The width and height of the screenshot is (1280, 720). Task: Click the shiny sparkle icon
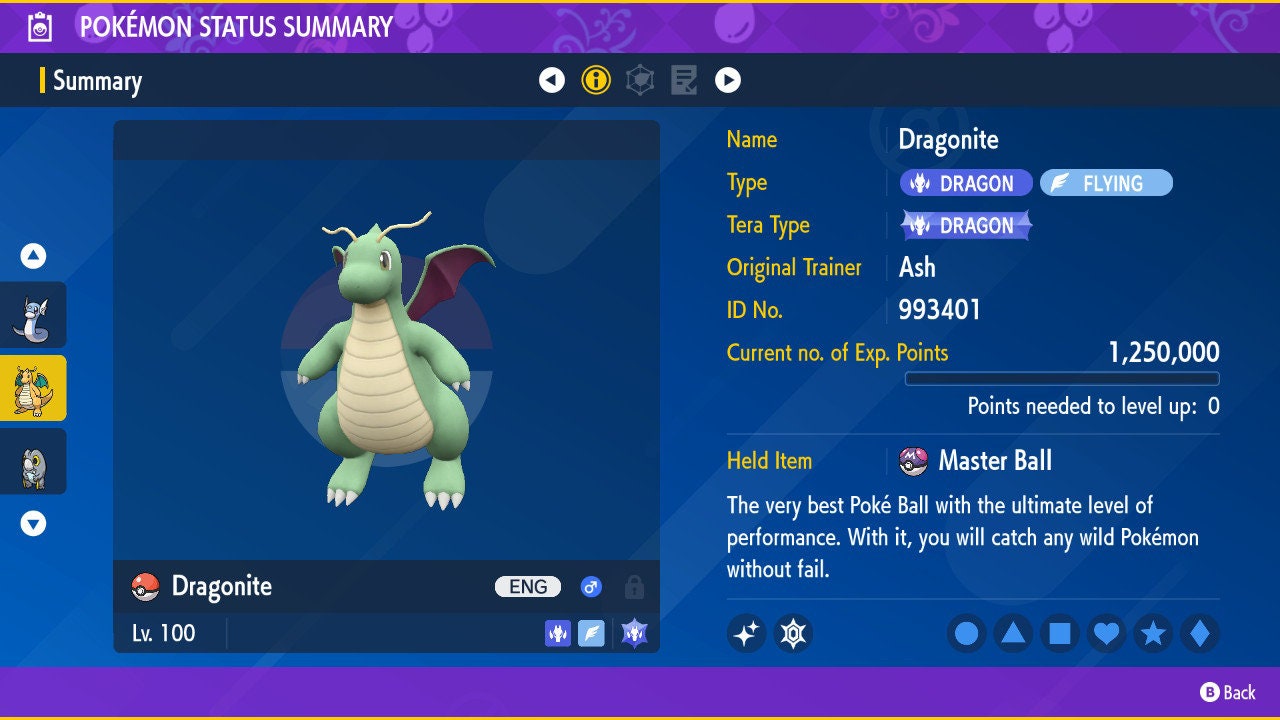pyautogui.click(x=746, y=633)
